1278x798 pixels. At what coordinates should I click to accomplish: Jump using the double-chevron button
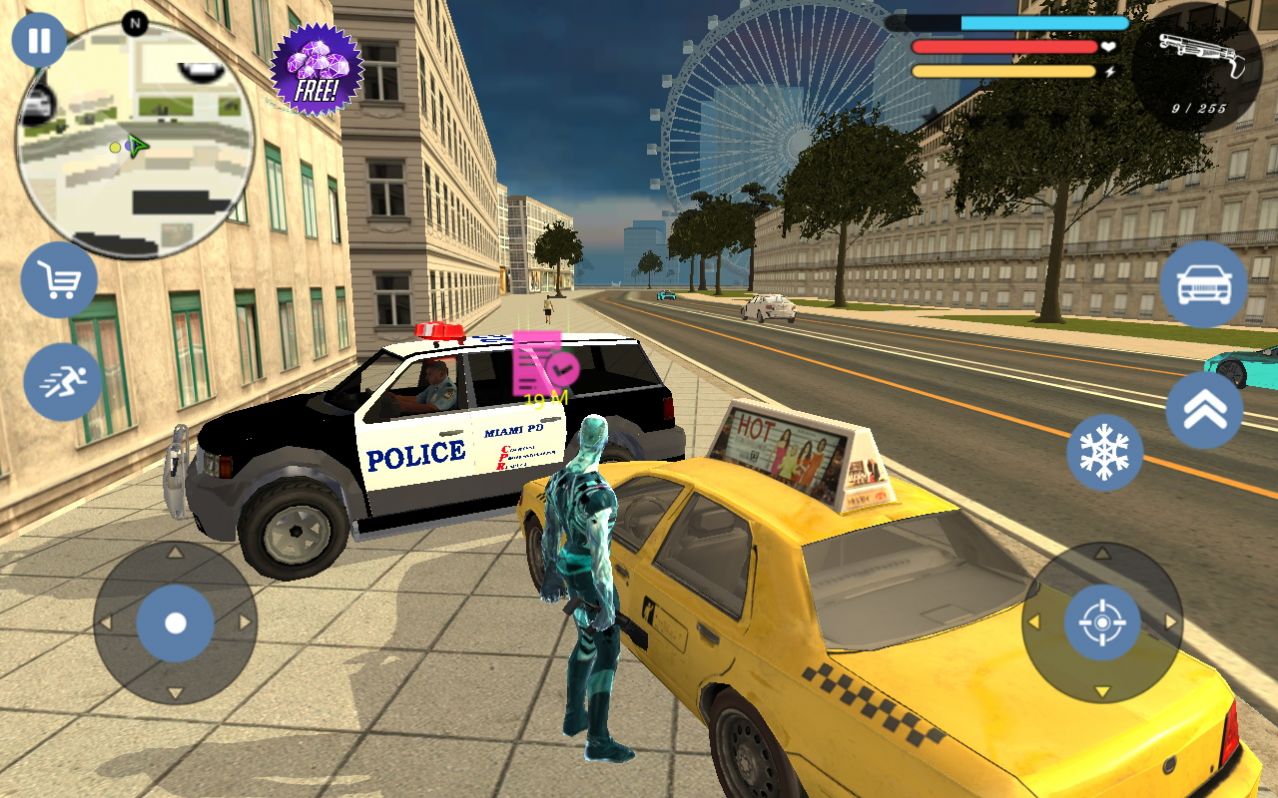tap(1204, 410)
